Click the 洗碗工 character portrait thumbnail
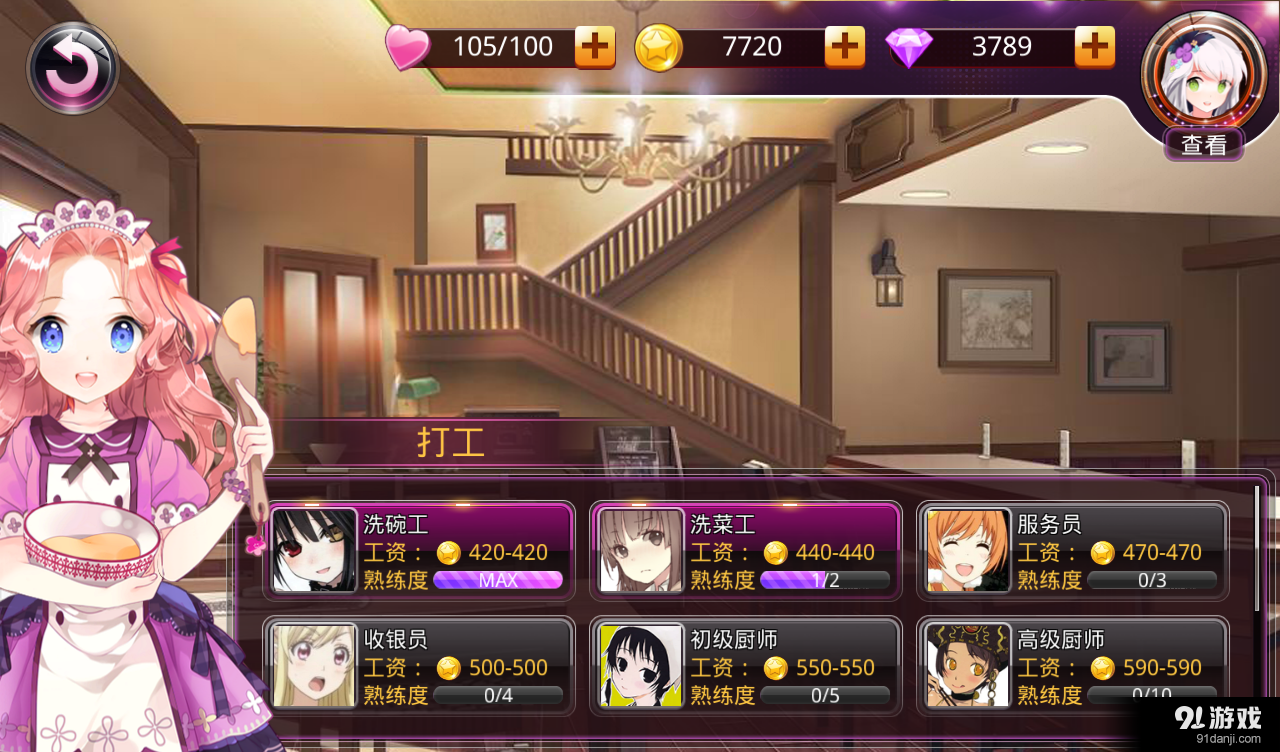The width and height of the screenshot is (1280, 752). tap(313, 551)
